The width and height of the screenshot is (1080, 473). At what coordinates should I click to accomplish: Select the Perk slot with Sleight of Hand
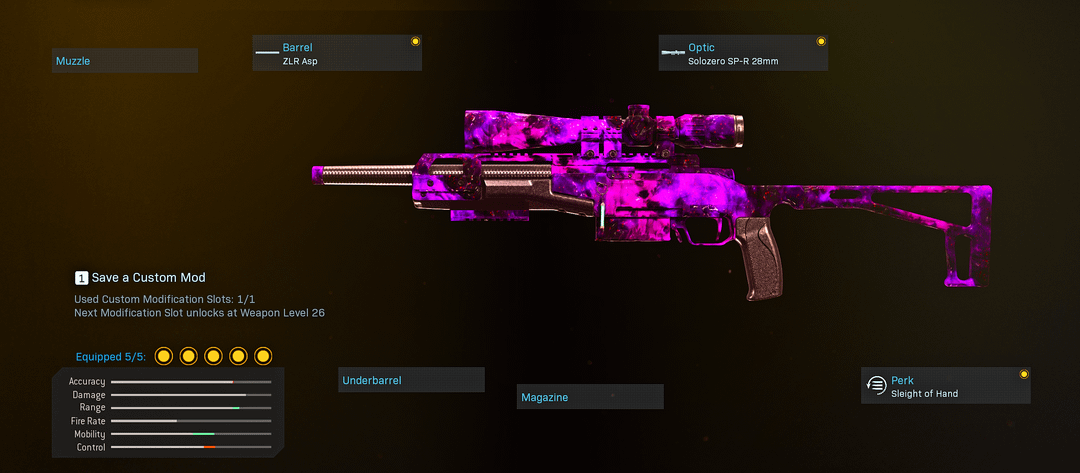pos(945,386)
